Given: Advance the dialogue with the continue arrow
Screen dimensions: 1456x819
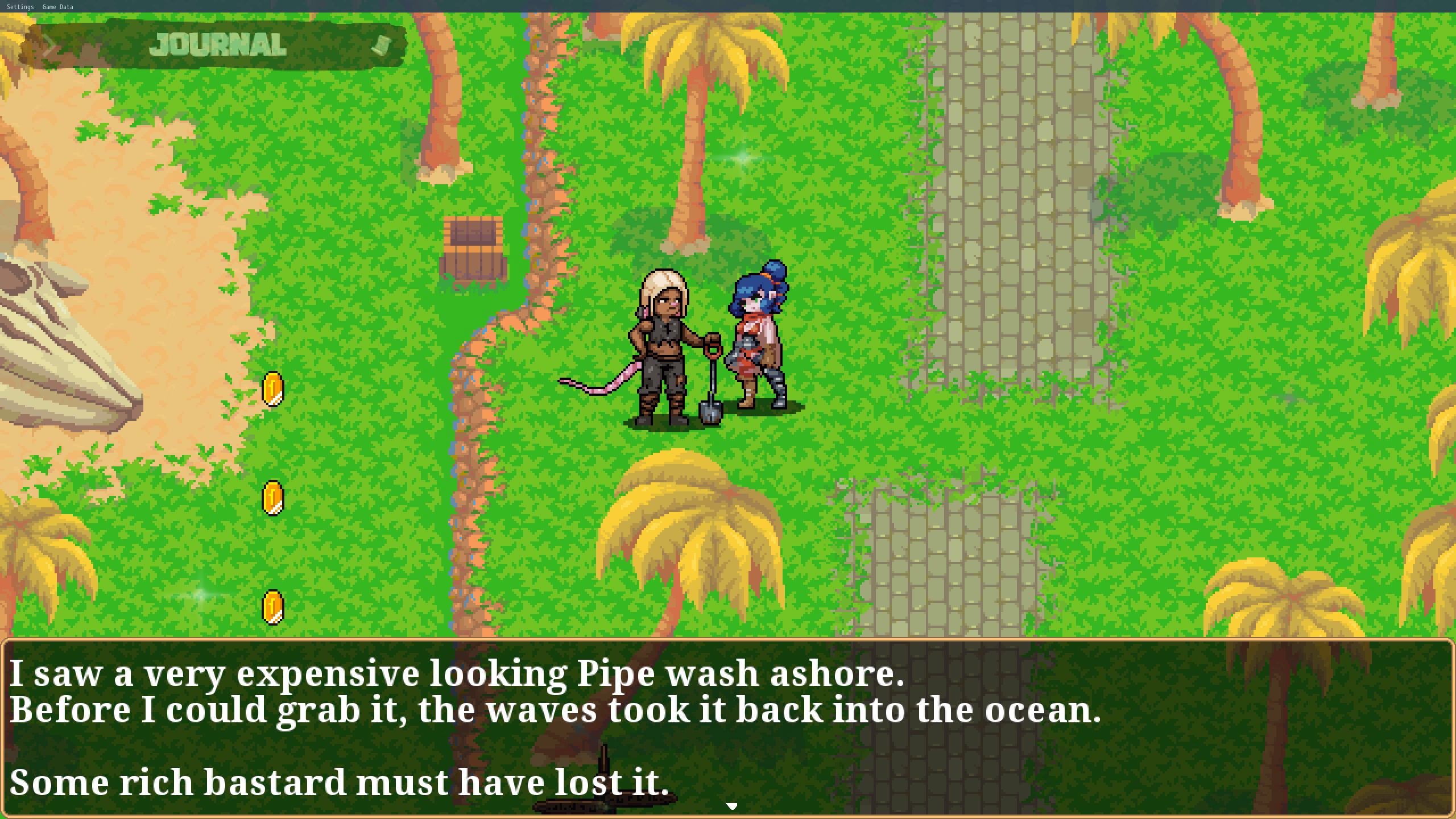Looking at the screenshot, I should (732, 806).
